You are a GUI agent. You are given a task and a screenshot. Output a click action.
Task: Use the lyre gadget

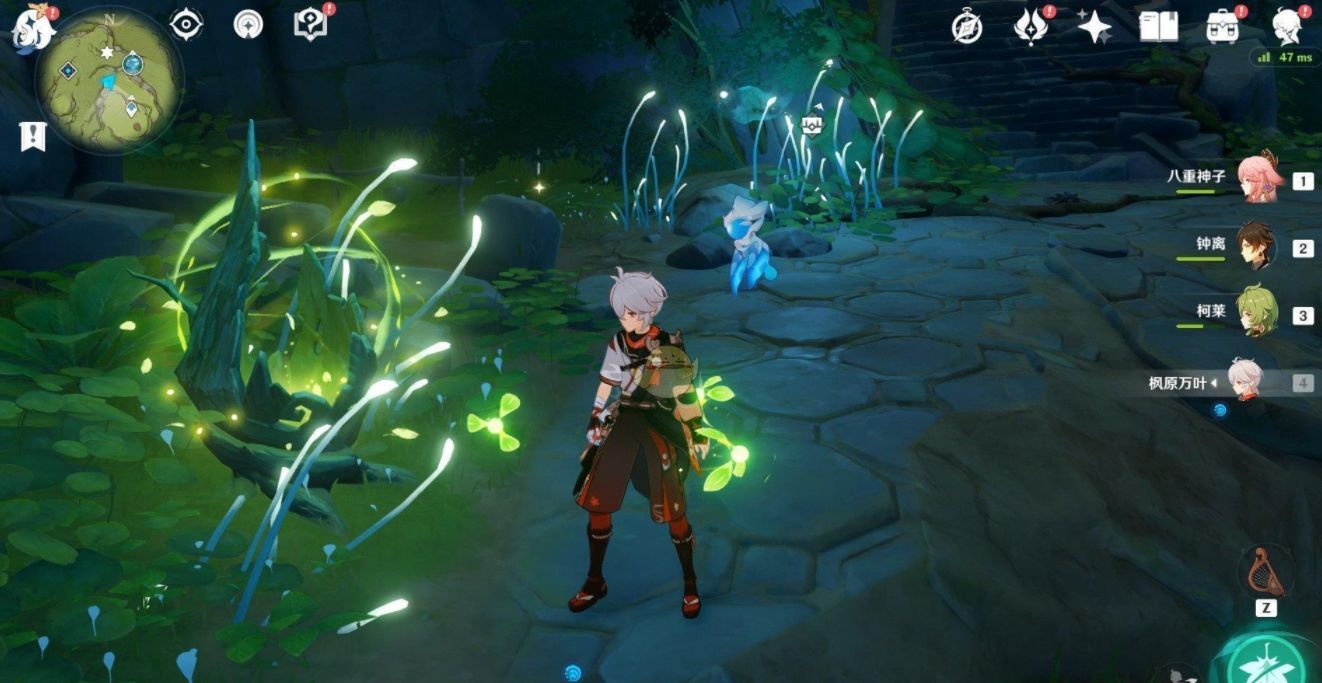(x=1264, y=572)
